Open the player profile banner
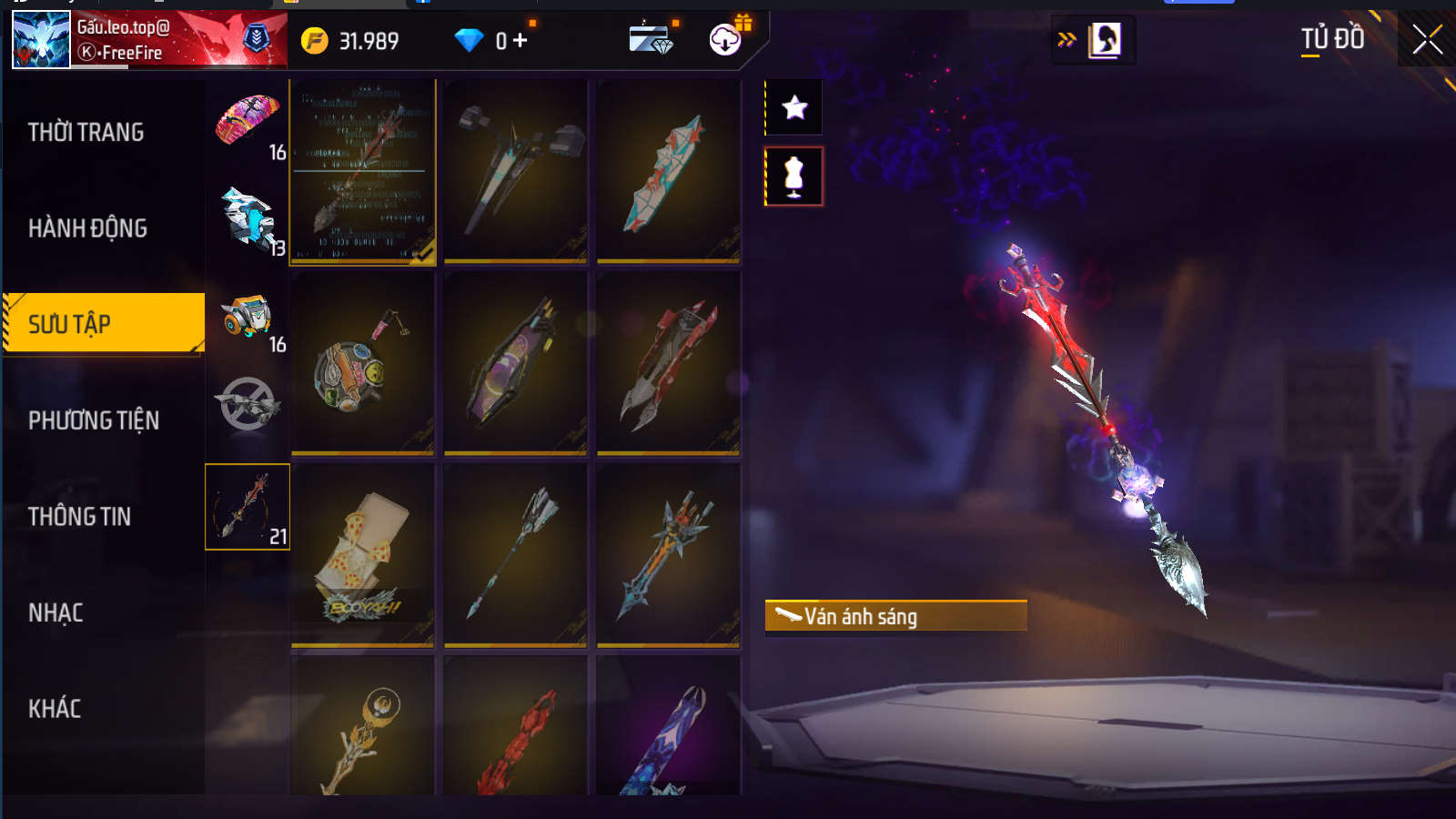The image size is (1456, 819). (149, 40)
